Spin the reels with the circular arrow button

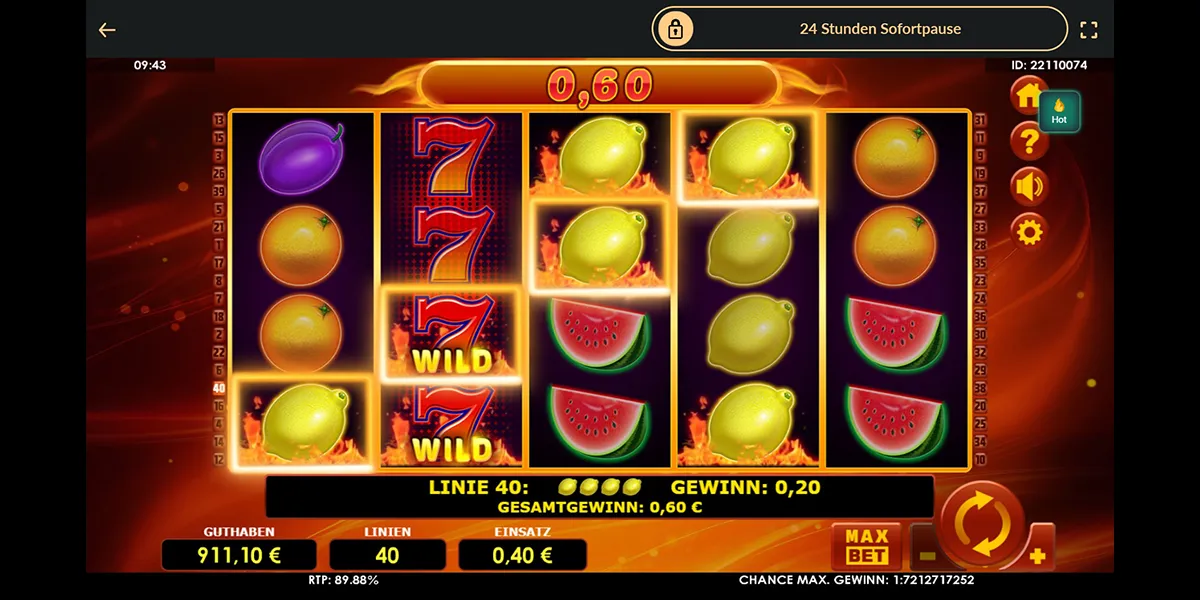[983, 525]
